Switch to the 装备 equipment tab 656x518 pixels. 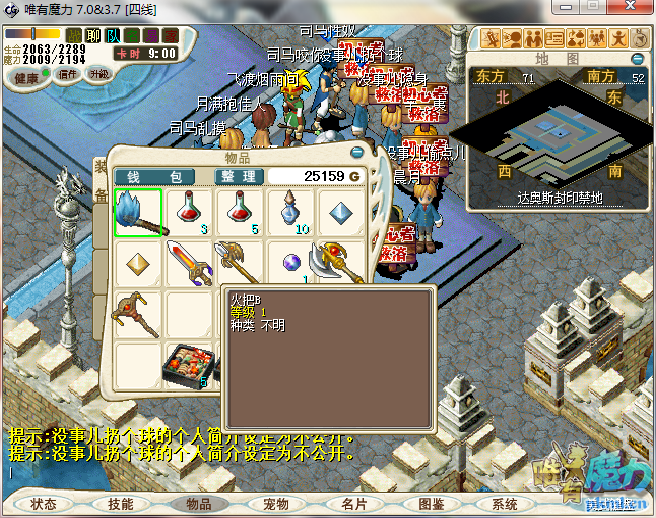(100, 180)
